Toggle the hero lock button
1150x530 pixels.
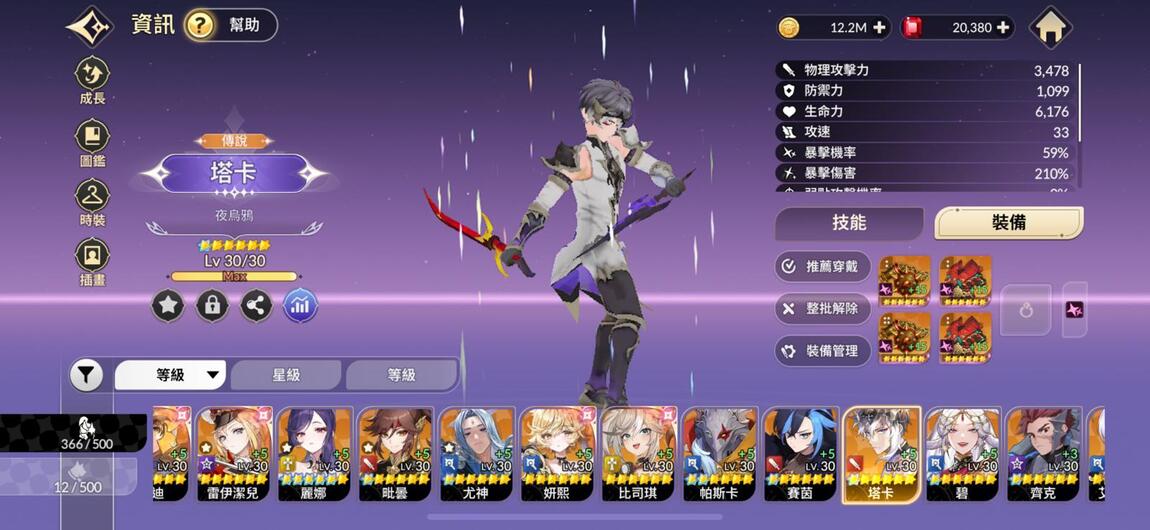[212, 306]
